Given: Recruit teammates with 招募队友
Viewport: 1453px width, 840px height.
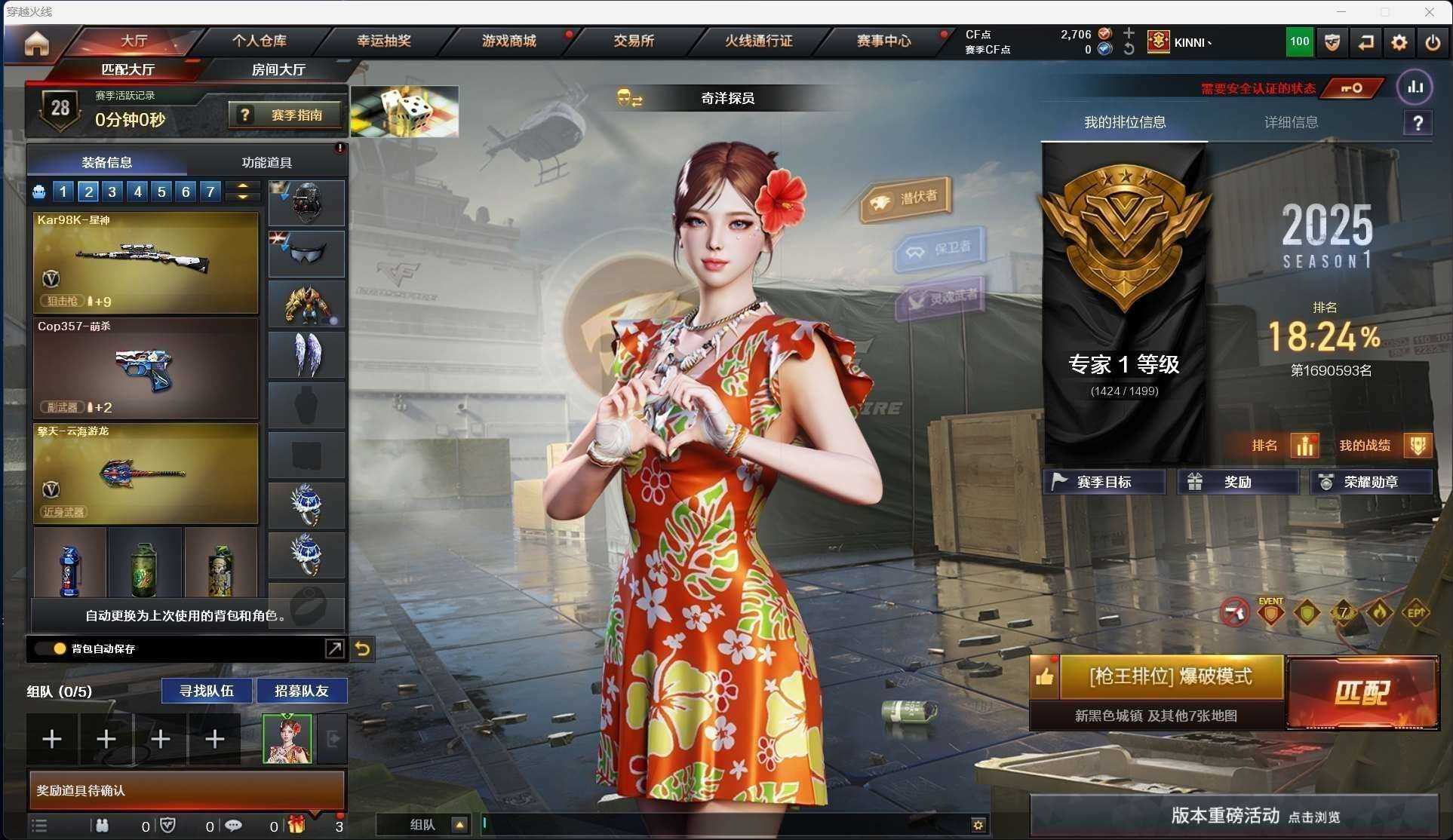Looking at the screenshot, I should [x=301, y=691].
